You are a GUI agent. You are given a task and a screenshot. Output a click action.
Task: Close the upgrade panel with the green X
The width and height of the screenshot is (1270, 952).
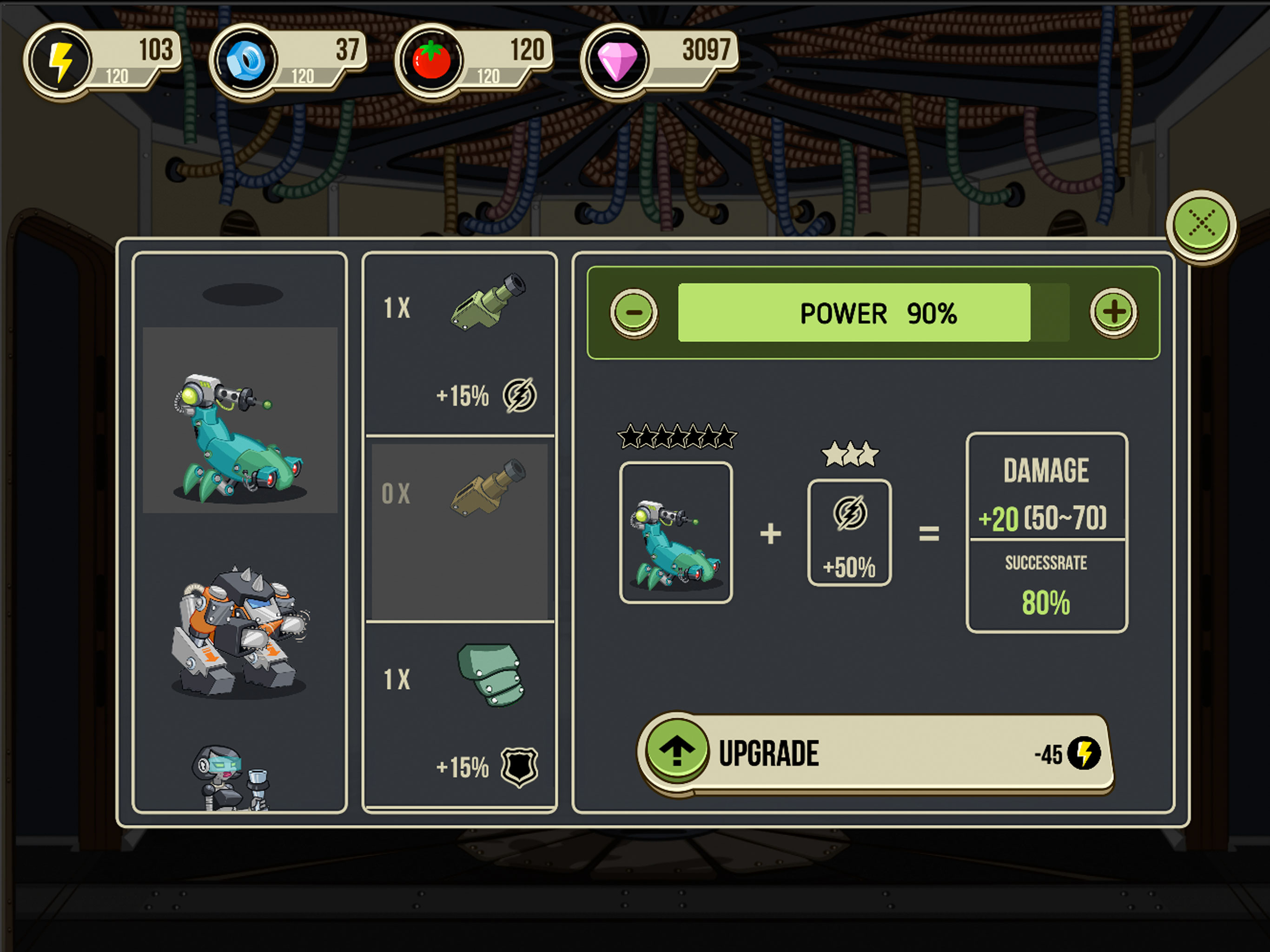[1201, 224]
